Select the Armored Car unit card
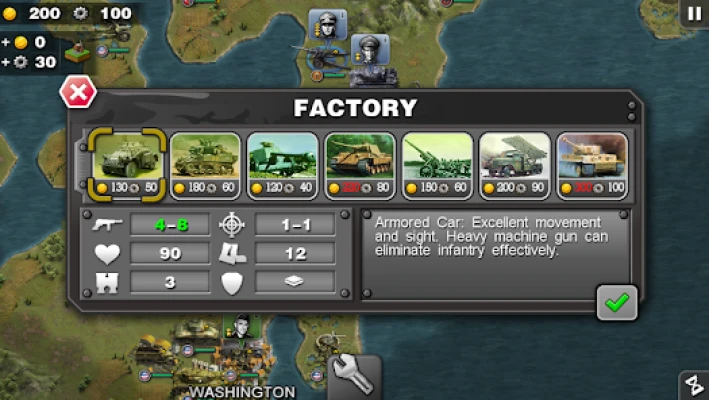Image resolution: width=709 pixels, height=400 pixels. [x=125, y=163]
